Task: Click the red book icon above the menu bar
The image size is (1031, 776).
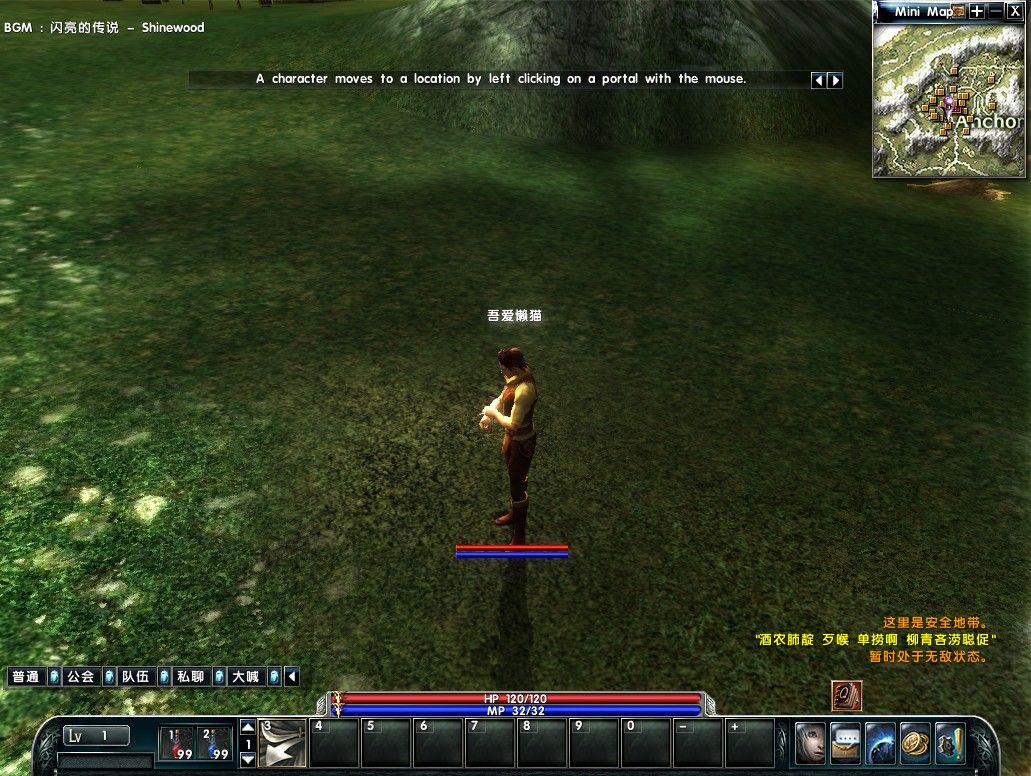Action: (x=847, y=696)
